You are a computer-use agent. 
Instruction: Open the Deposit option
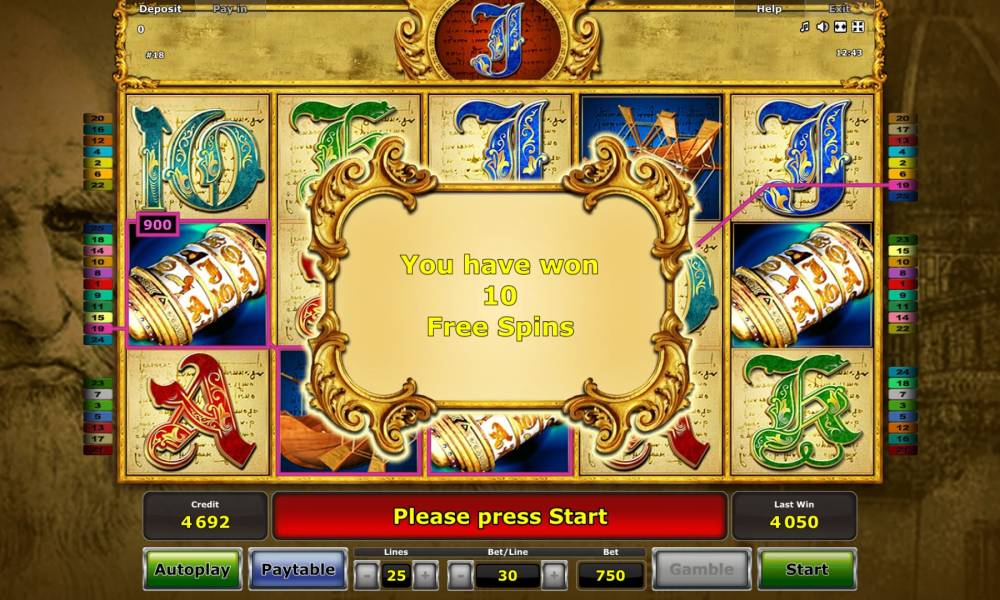160,9
